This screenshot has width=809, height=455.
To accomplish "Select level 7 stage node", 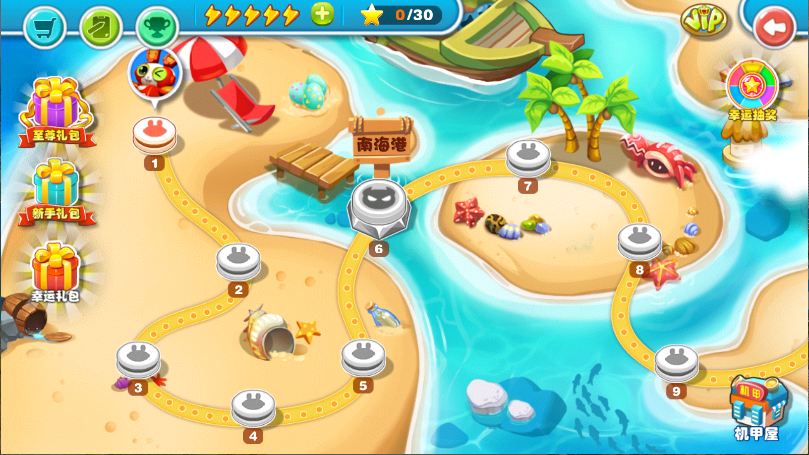I will point(528,157).
